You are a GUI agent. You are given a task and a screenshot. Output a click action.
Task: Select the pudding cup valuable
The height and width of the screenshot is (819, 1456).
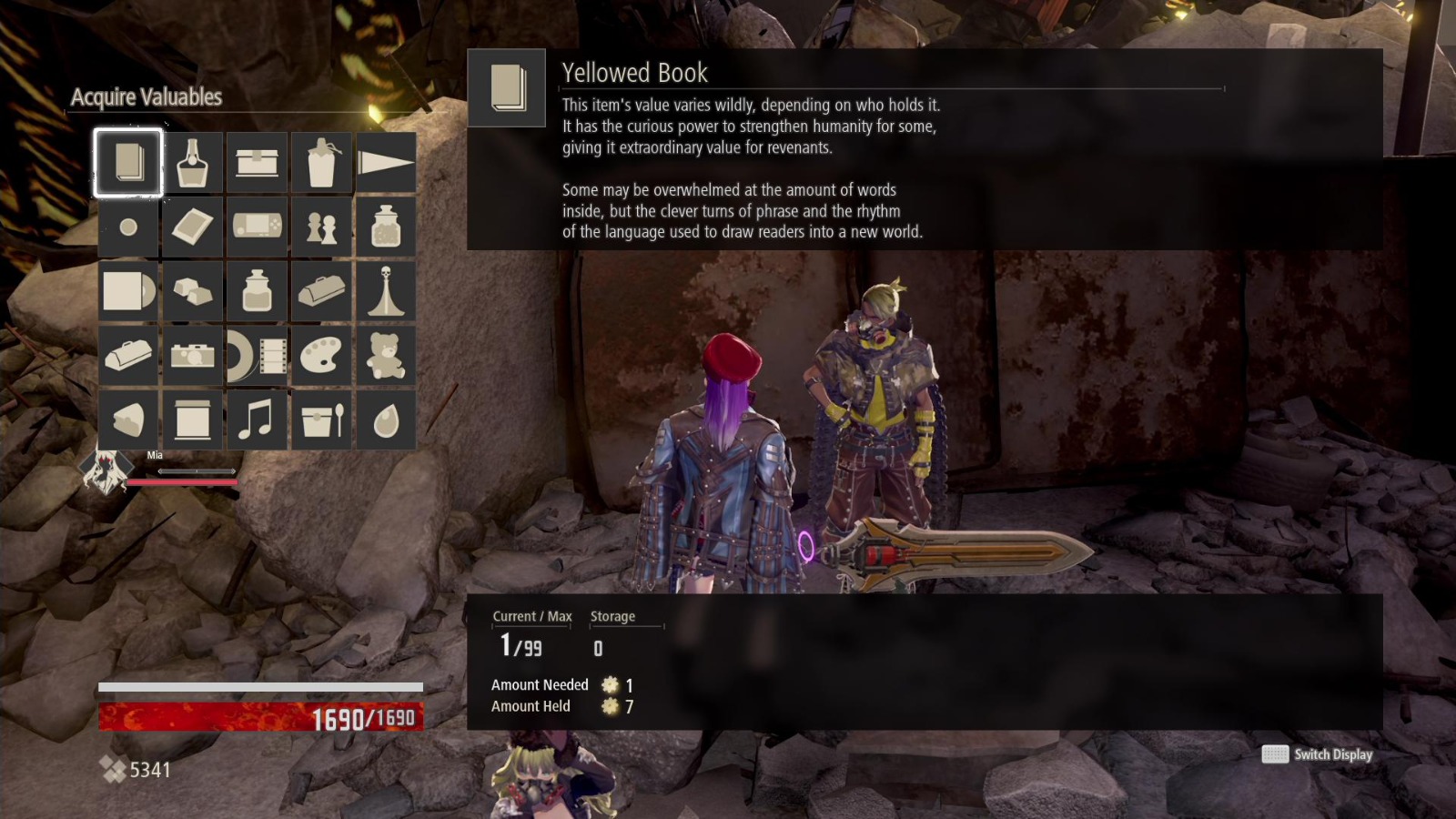pyautogui.click(x=321, y=419)
